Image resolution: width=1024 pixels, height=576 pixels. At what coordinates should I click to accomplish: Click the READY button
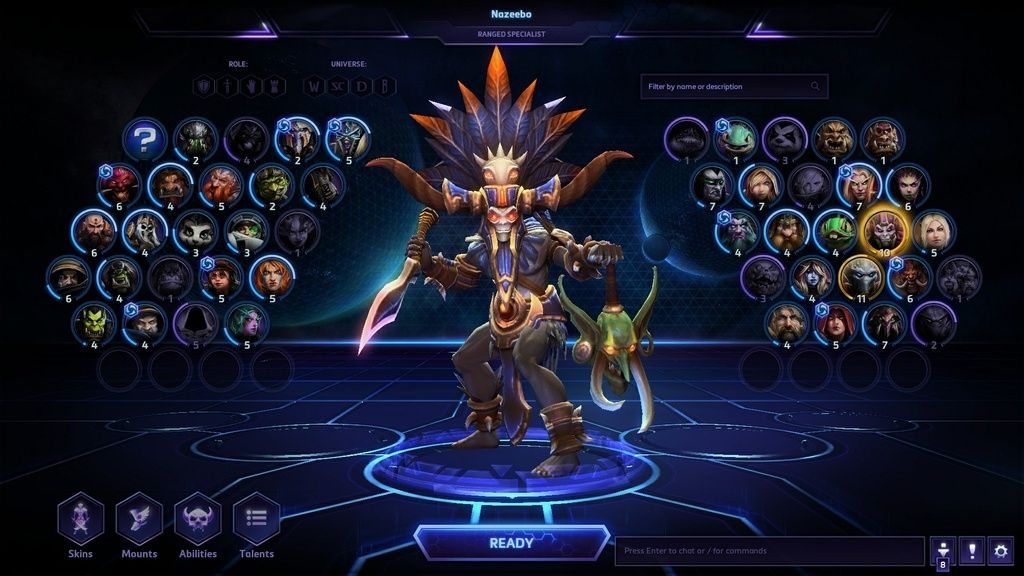coord(511,543)
